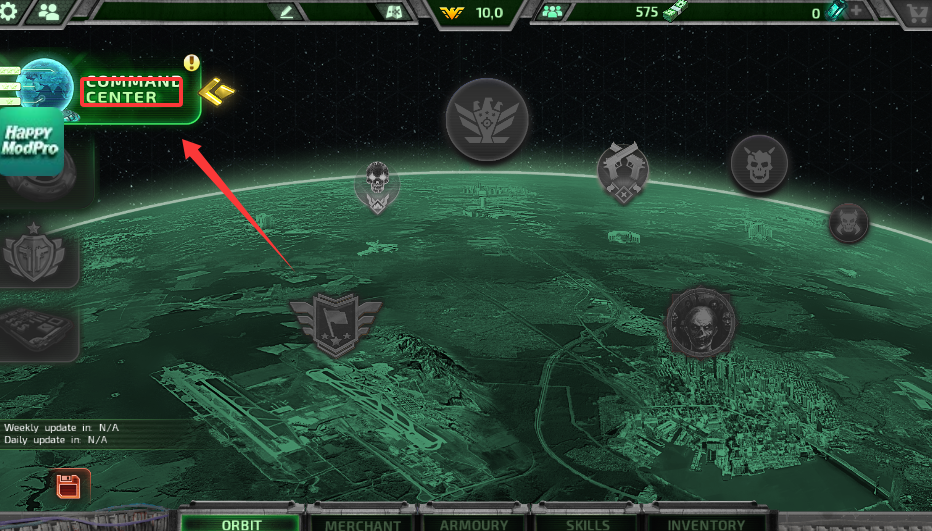Open the Armoury tab
Viewport: 932px width, 531px height.
(474, 523)
